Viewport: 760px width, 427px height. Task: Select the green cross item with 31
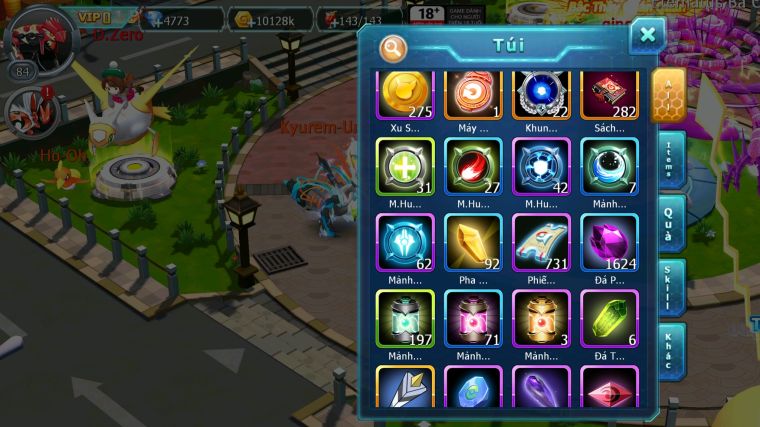tap(405, 166)
